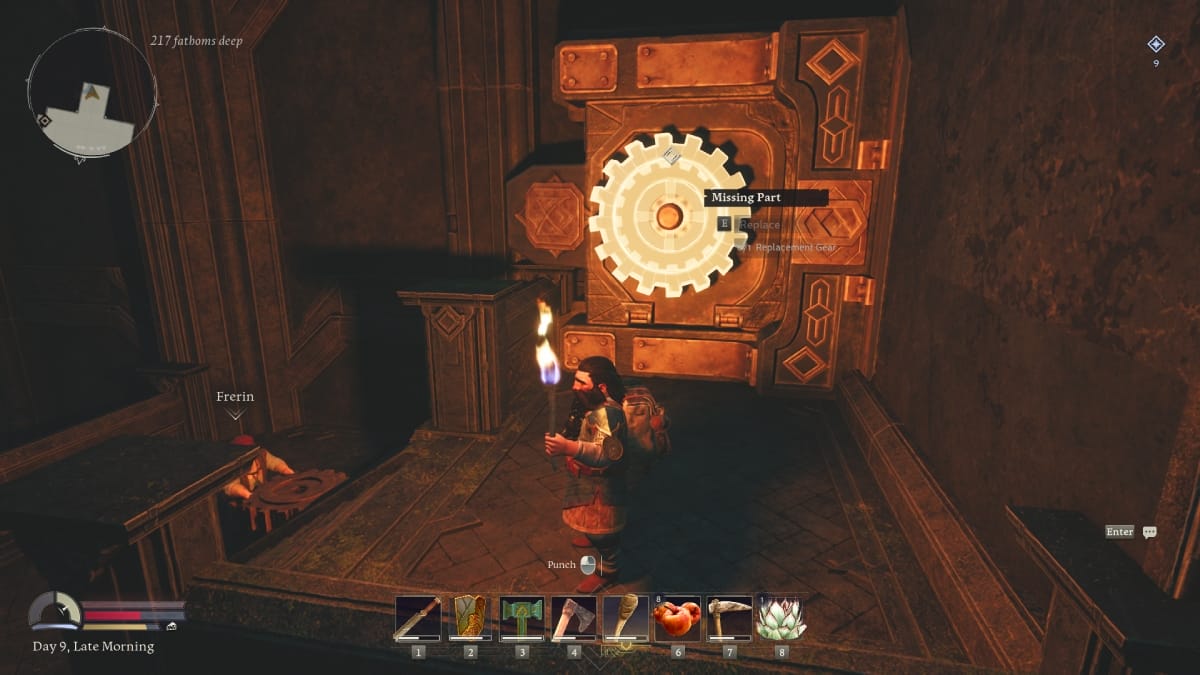Image resolution: width=1200 pixels, height=675 pixels.
Task: Open the circular minimap
Action: click(x=91, y=92)
